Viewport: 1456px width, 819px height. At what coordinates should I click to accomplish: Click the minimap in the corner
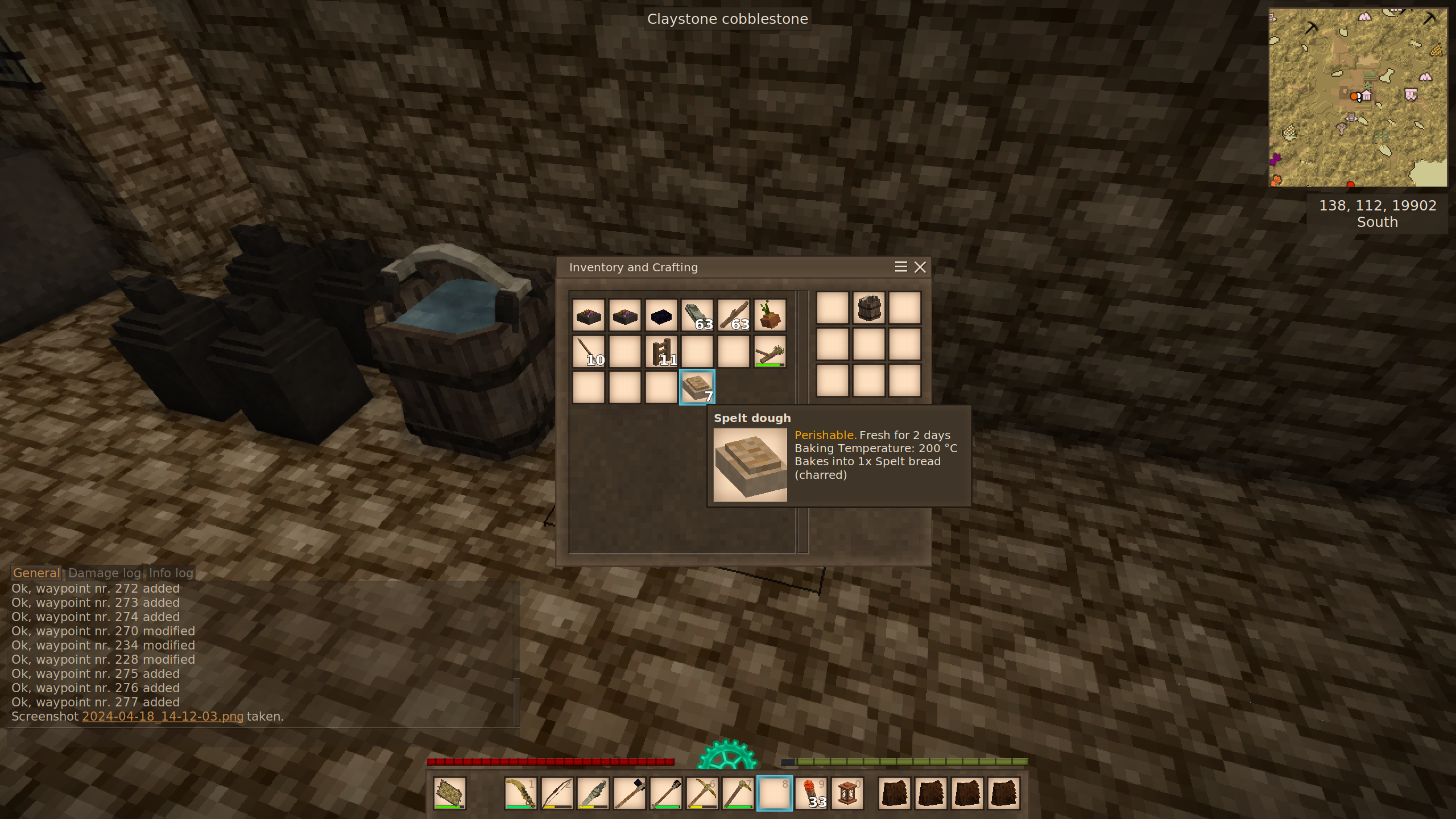pos(1357,97)
